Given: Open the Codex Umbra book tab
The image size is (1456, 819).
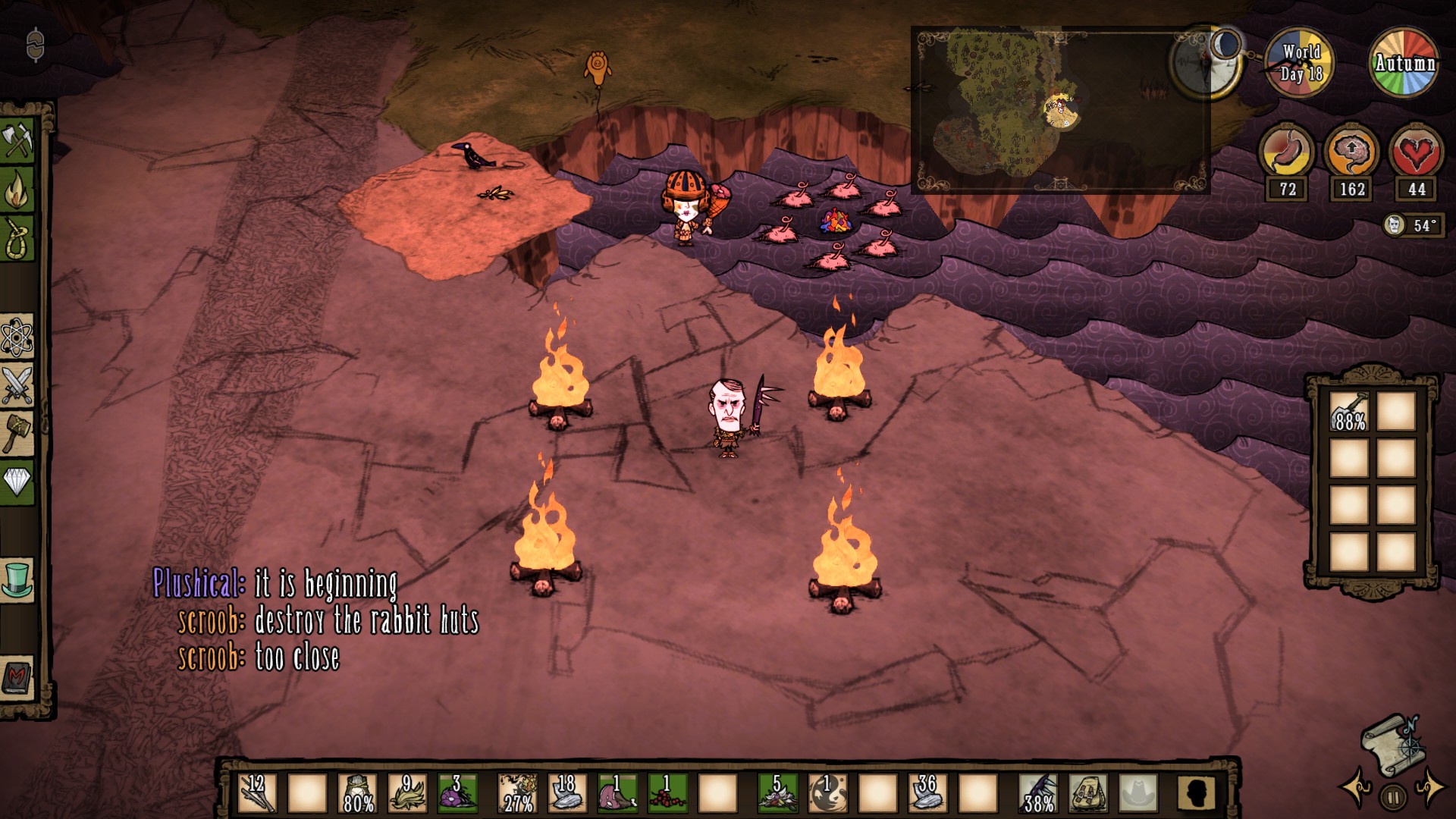Looking at the screenshot, I should click(18, 676).
